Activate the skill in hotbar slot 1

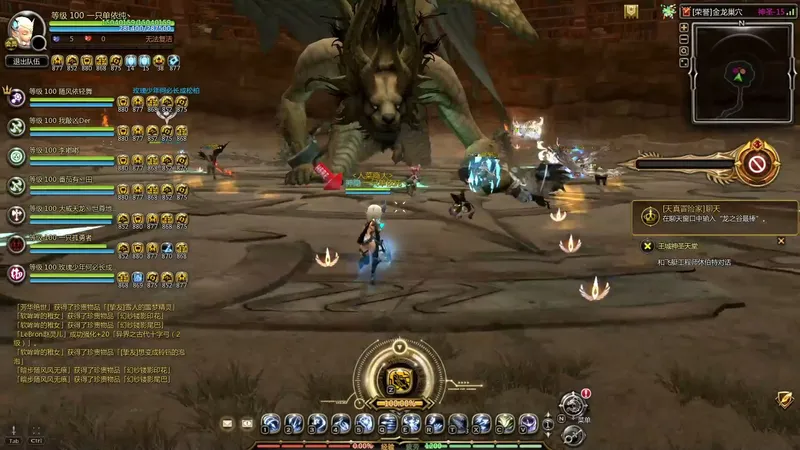[269, 423]
